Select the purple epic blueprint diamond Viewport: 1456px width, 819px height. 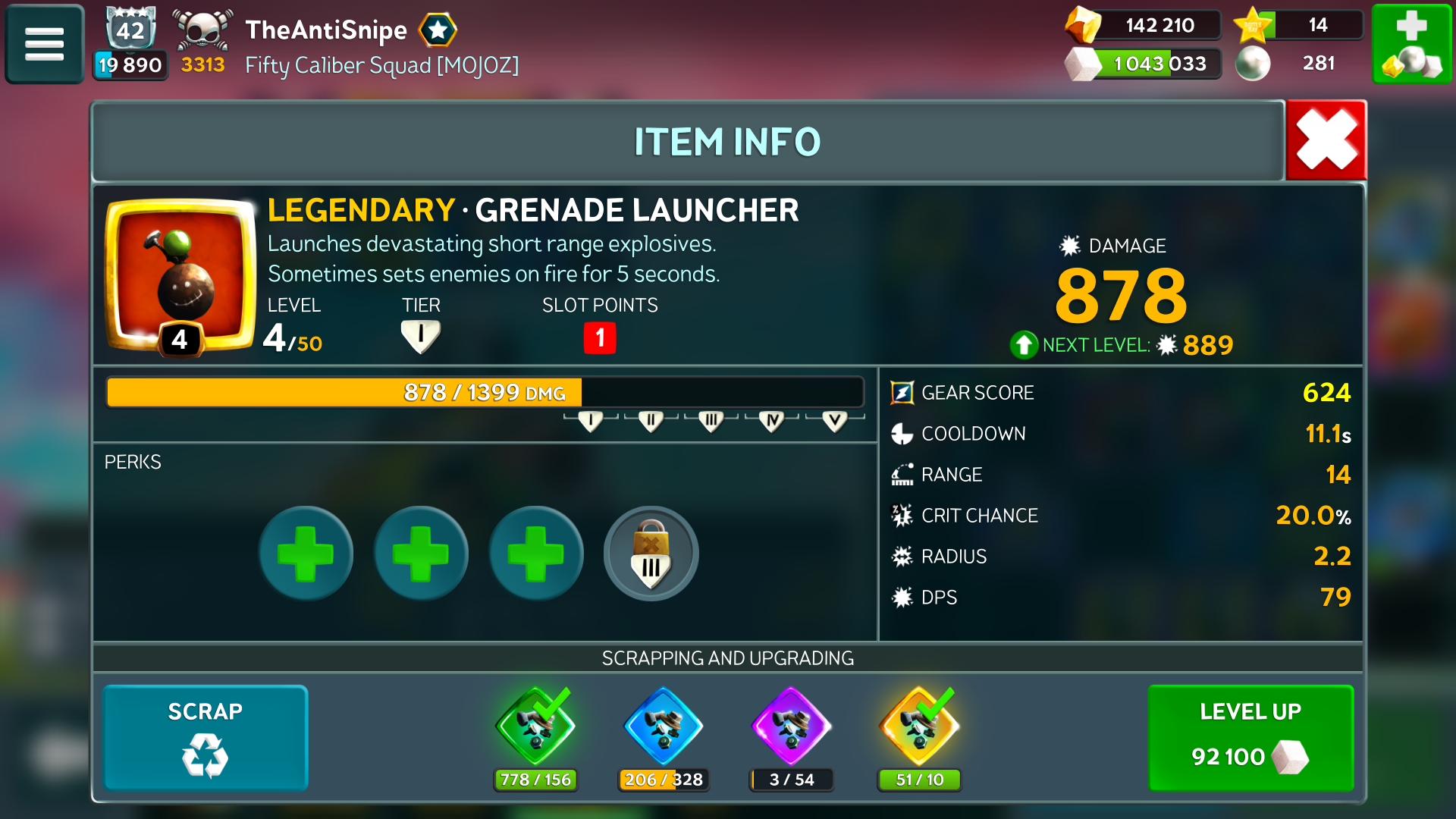[791, 726]
